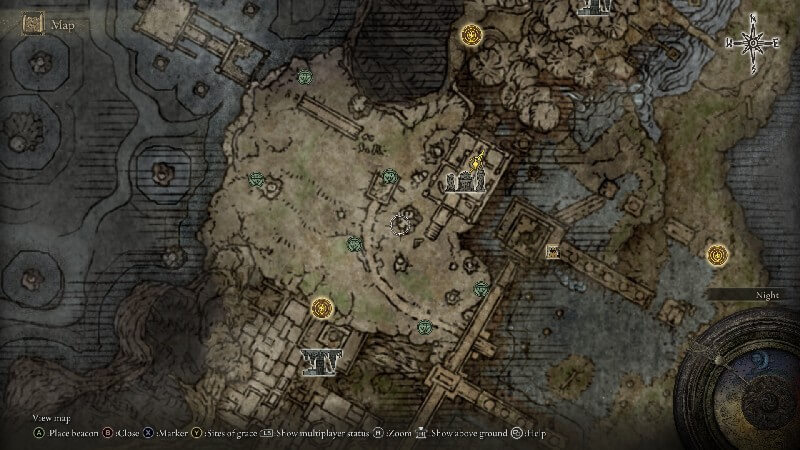The width and height of the screenshot is (800, 450).
Task: Select the pillared ruins landmark icon
Action: pyautogui.click(x=321, y=360)
